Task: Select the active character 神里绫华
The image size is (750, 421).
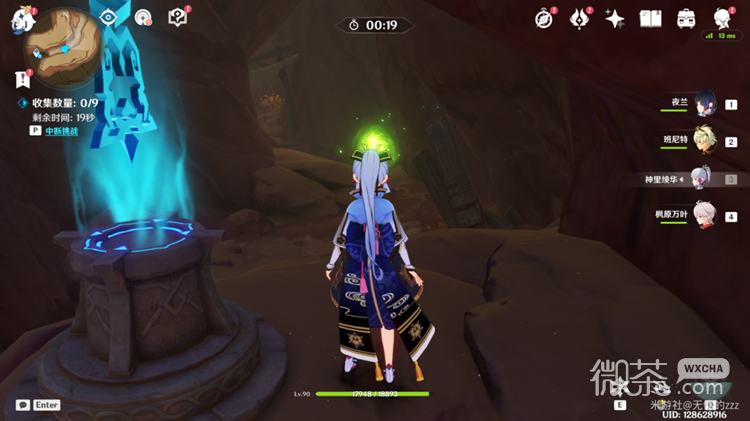Action: (x=700, y=179)
